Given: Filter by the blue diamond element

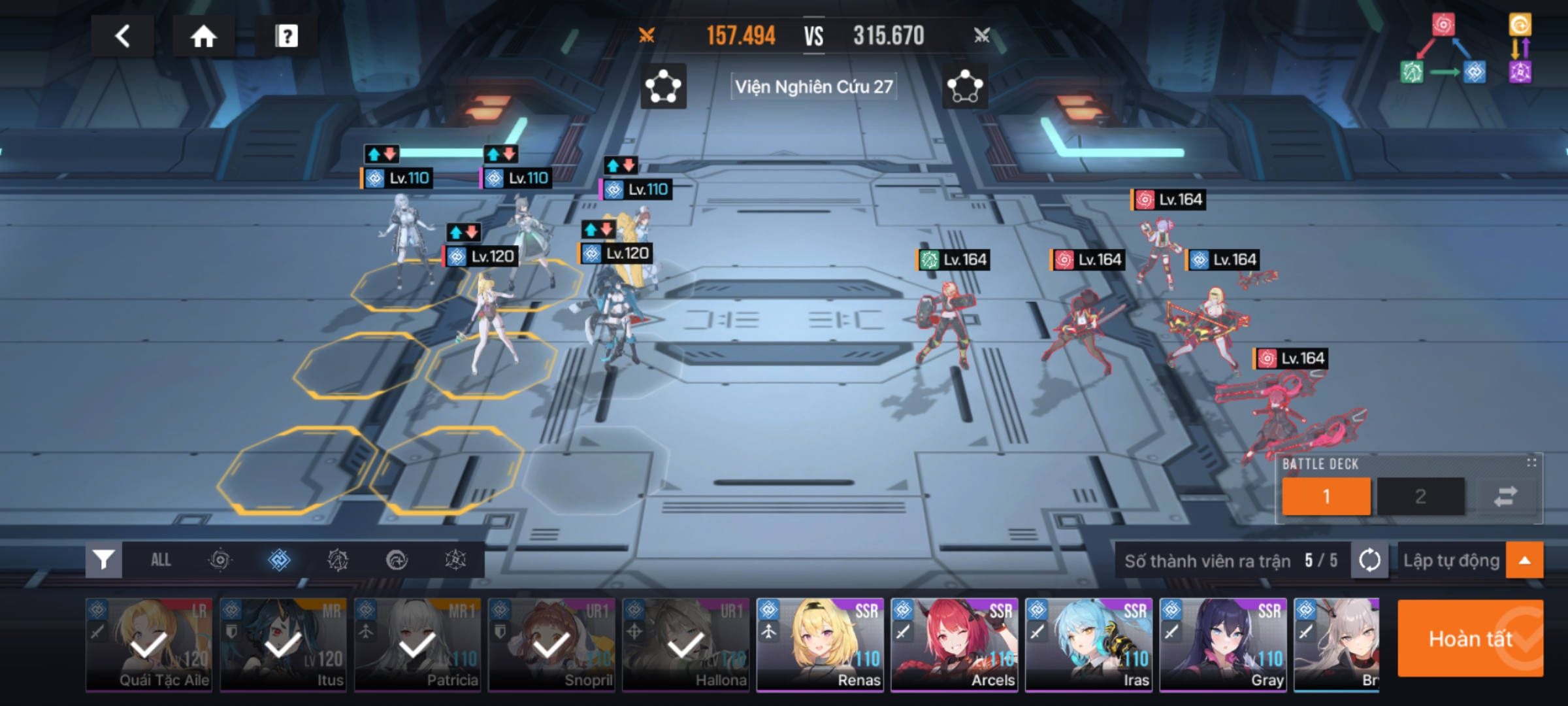Looking at the screenshot, I should [279, 560].
